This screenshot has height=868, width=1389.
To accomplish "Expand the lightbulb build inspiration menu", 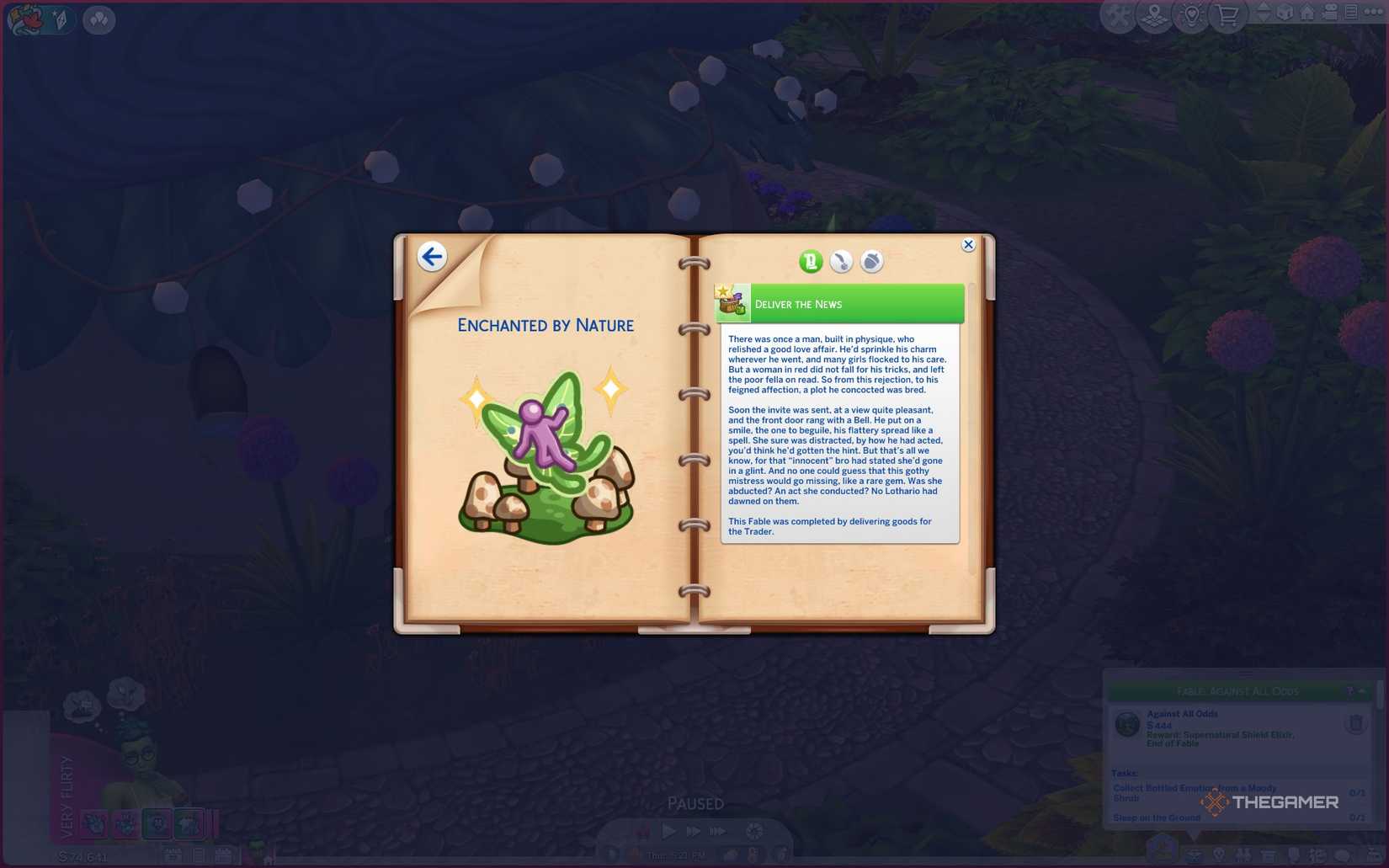I will click(x=1191, y=14).
